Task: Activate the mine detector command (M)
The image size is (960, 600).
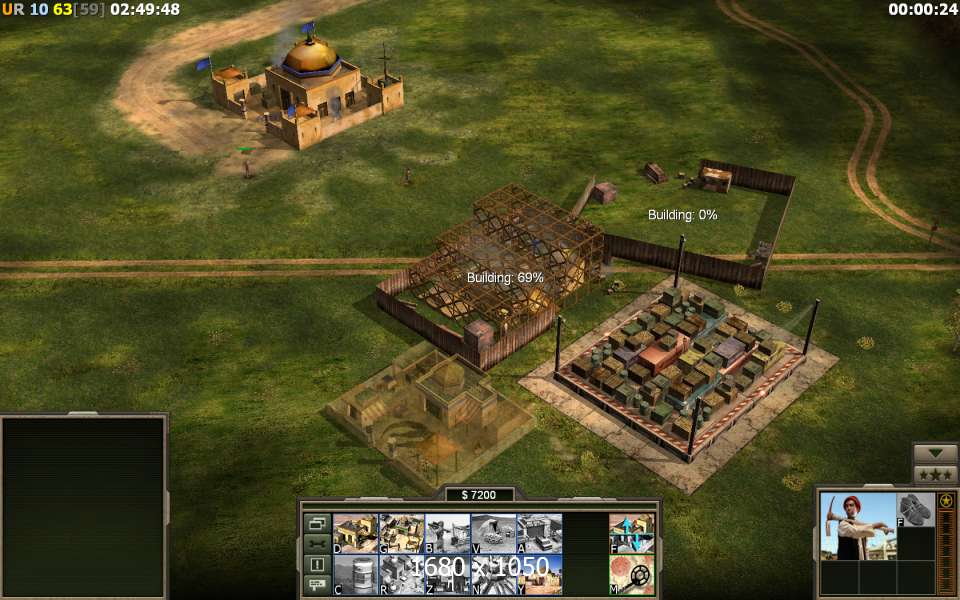Action: coord(632,575)
